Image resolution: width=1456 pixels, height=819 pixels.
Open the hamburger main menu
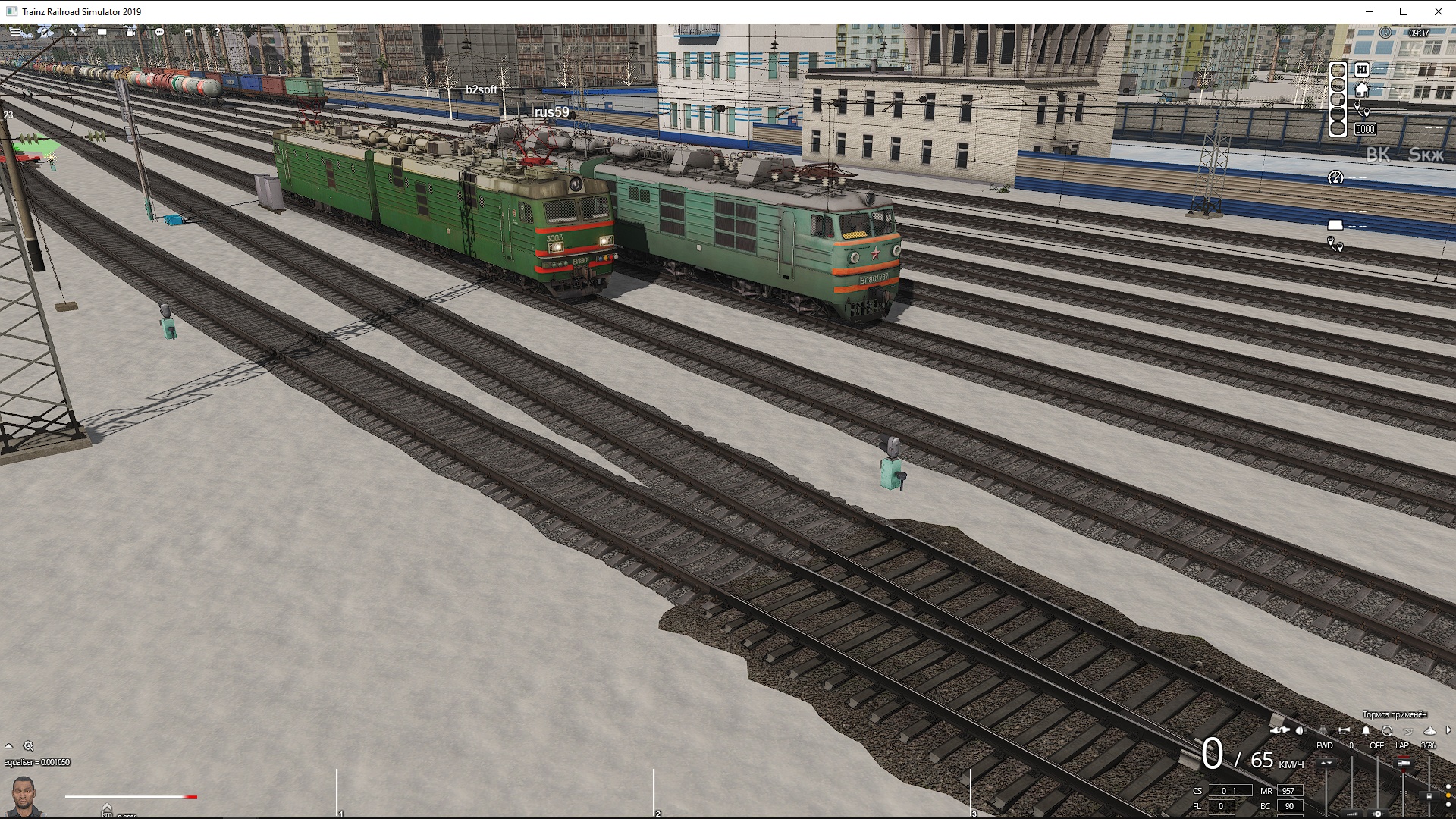[14, 33]
